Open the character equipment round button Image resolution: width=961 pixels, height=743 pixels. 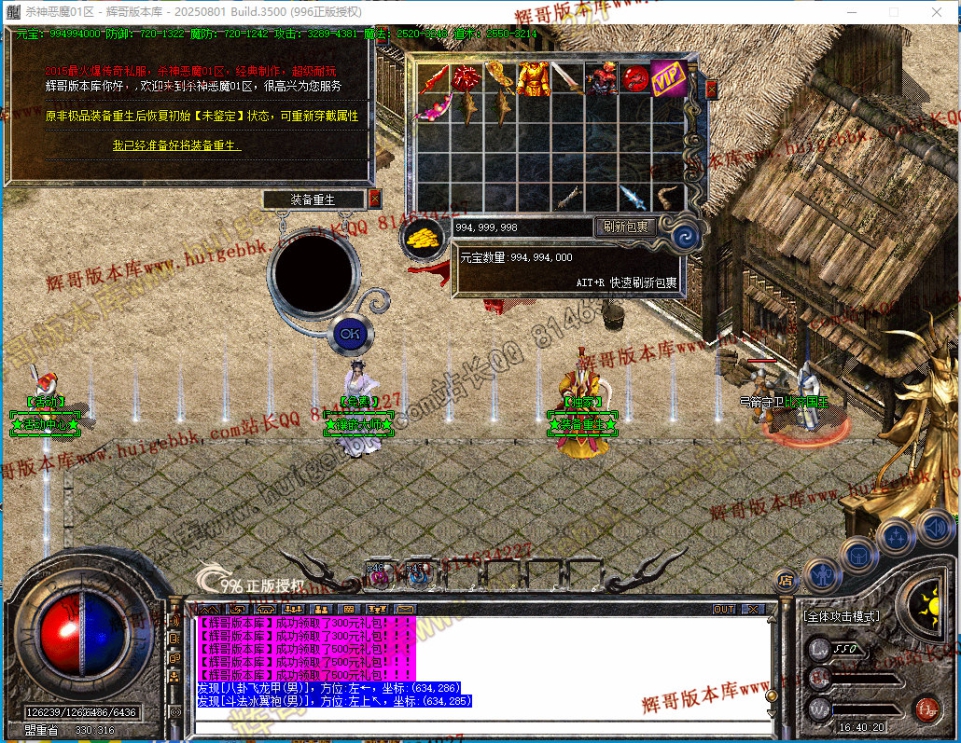(821, 574)
